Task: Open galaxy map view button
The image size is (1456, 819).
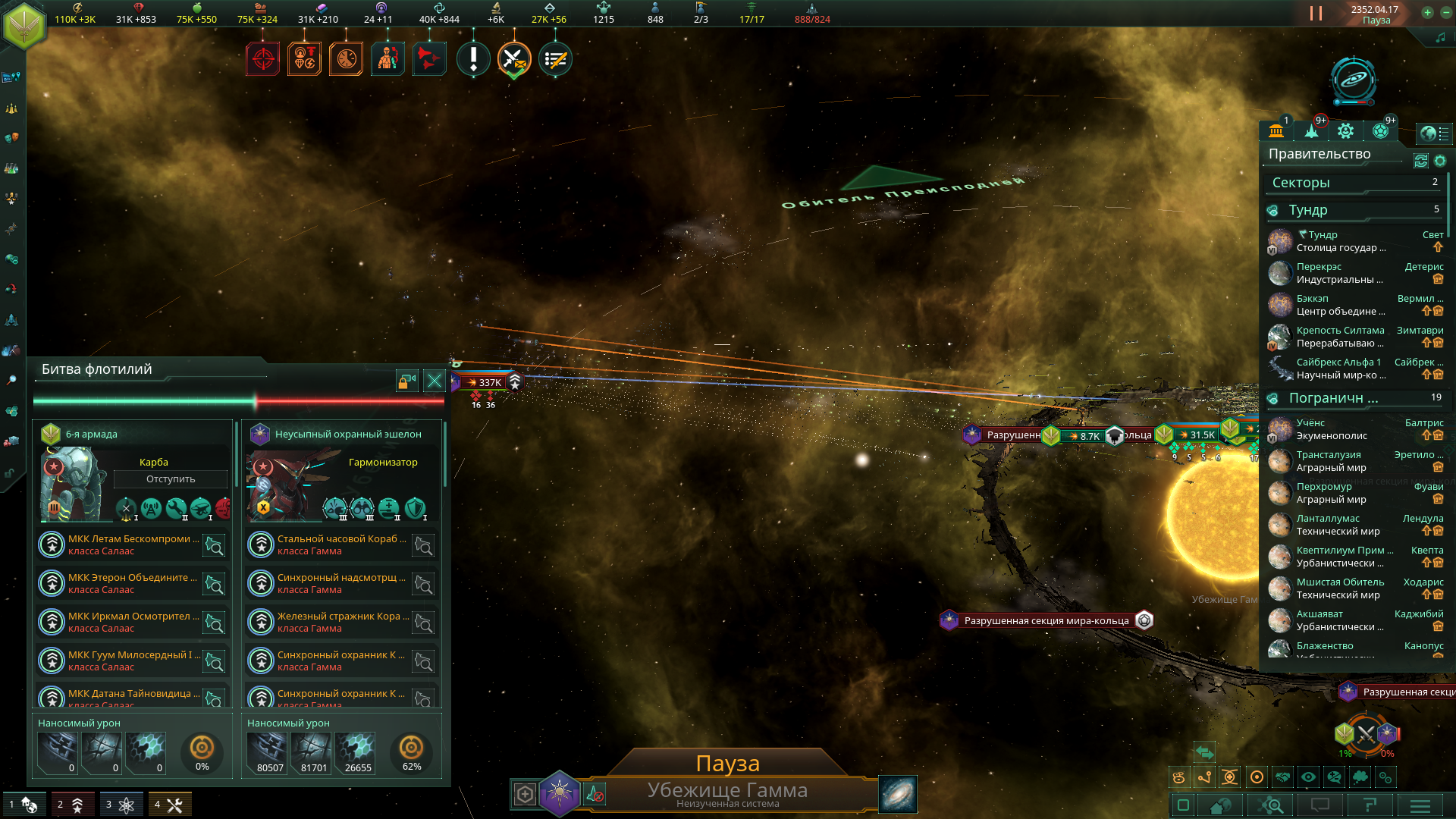Action: (897, 794)
